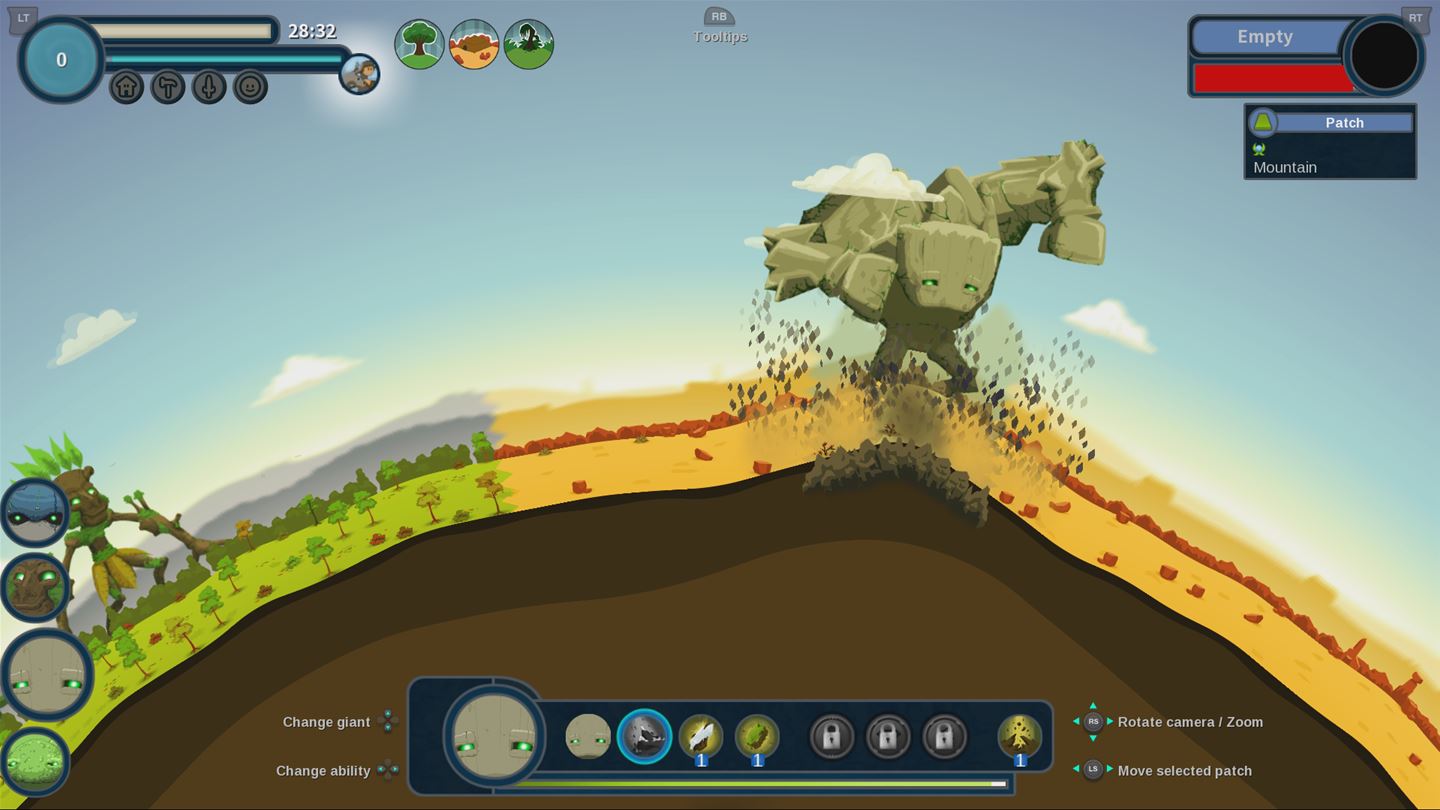Click the Change ability label
The height and width of the screenshot is (810, 1440).
pyautogui.click(x=324, y=771)
